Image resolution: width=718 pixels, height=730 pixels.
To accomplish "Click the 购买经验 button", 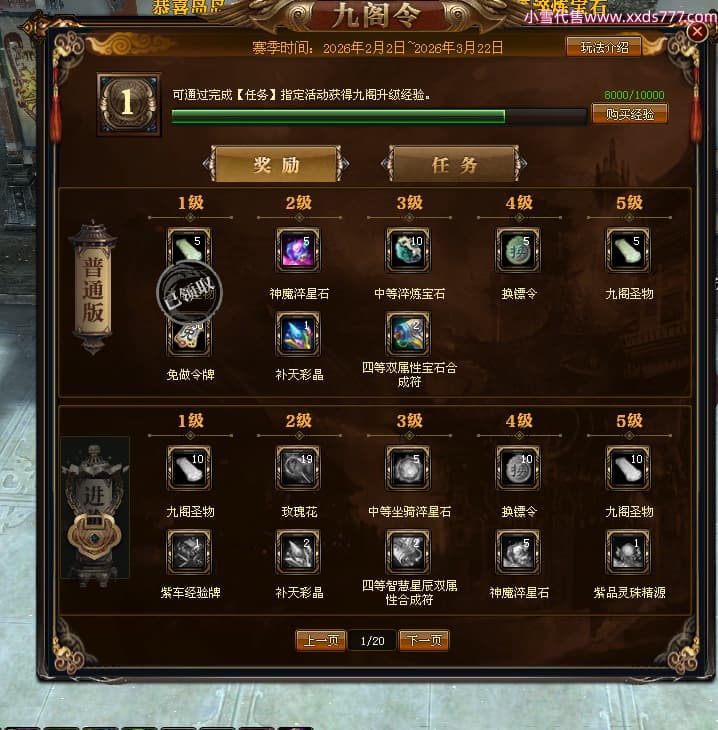I will coord(629,114).
